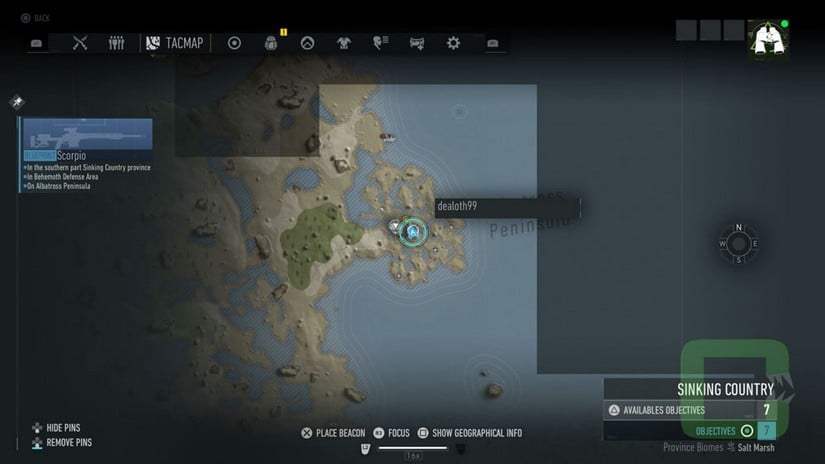Adjust the 16x map zoom bar

pos(412,447)
